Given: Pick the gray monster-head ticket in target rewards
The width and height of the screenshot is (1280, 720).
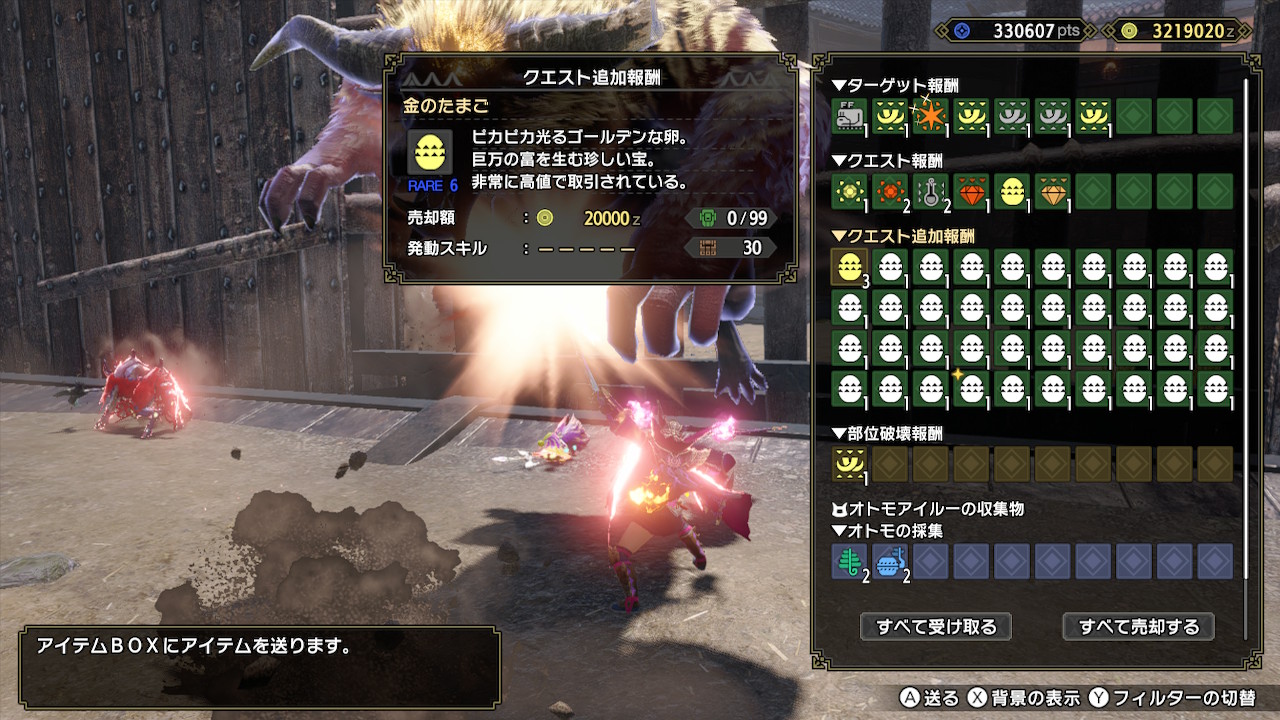Looking at the screenshot, I should (x=849, y=116).
